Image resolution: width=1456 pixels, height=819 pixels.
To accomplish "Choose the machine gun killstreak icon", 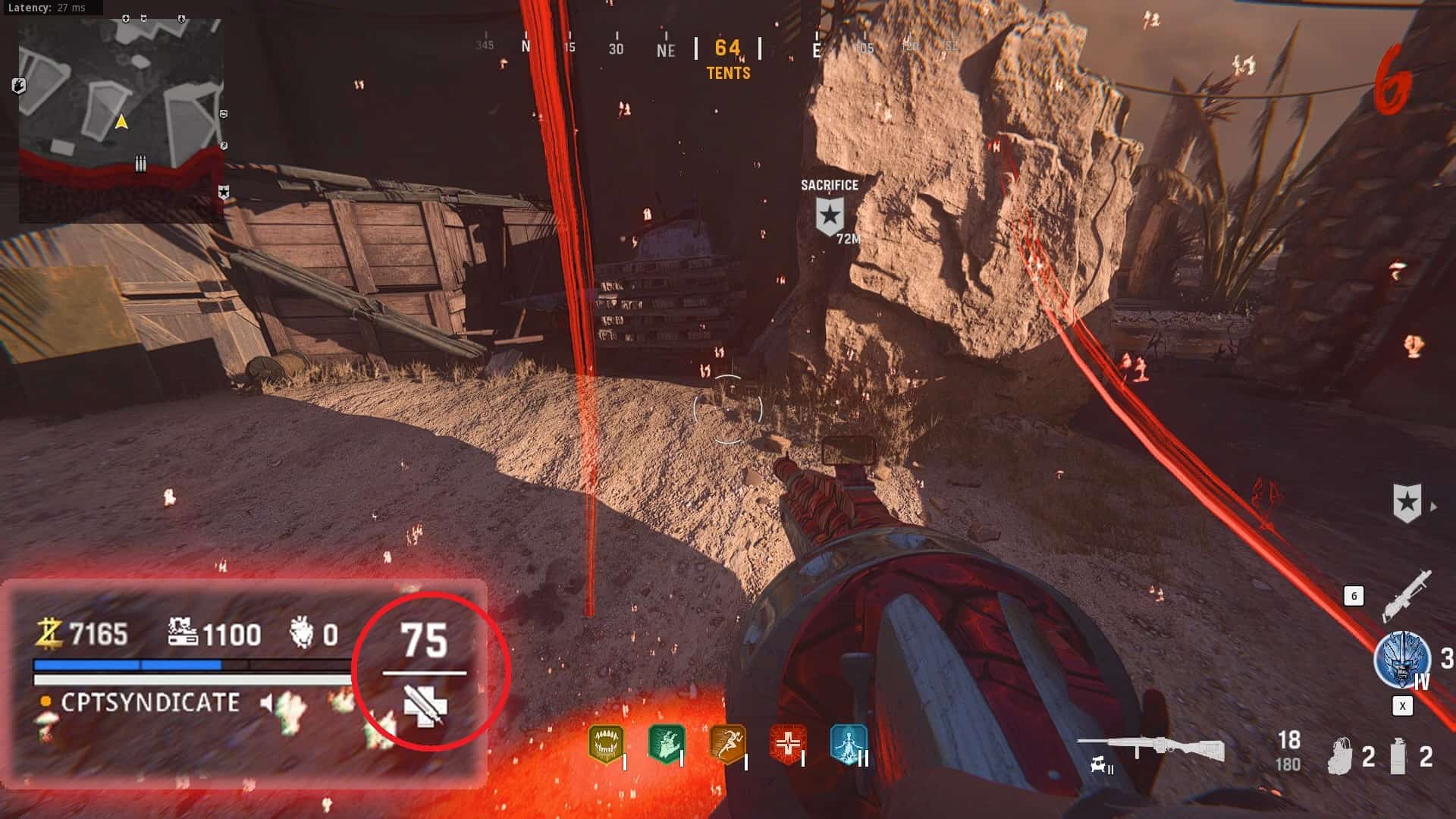I will coord(1407,595).
